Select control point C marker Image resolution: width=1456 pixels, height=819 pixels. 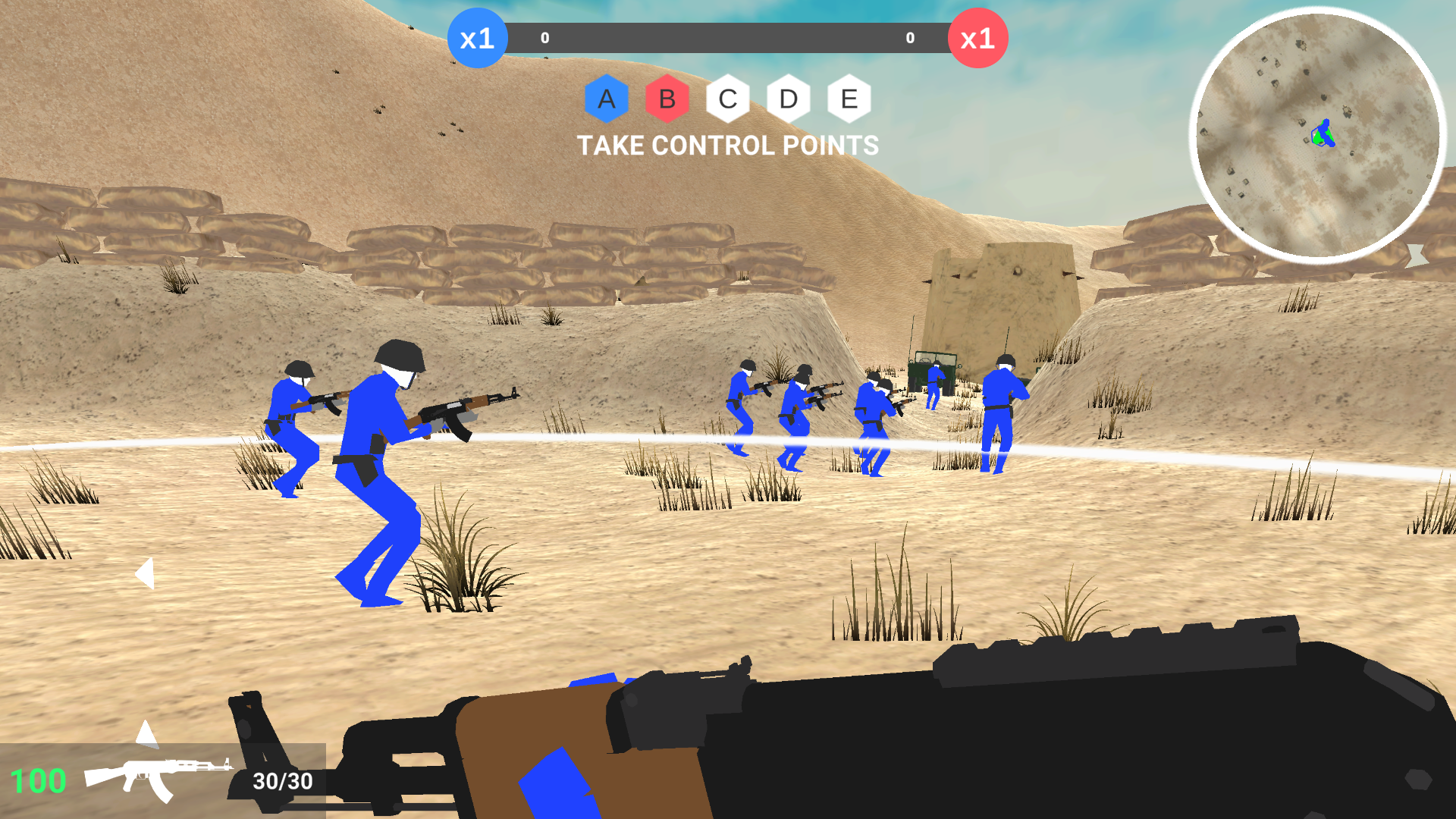[x=727, y=99]
